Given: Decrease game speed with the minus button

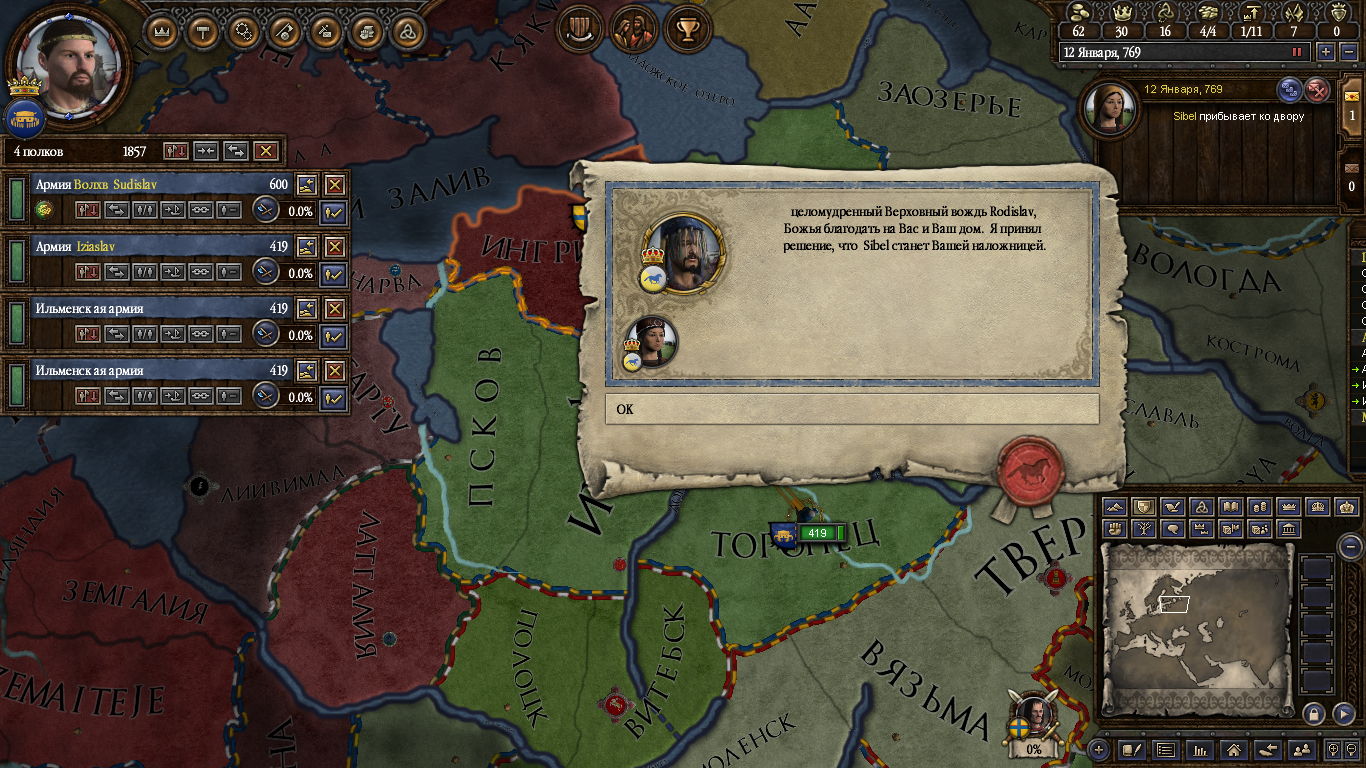Looking at the screenshot, I should pos(1349,52).
